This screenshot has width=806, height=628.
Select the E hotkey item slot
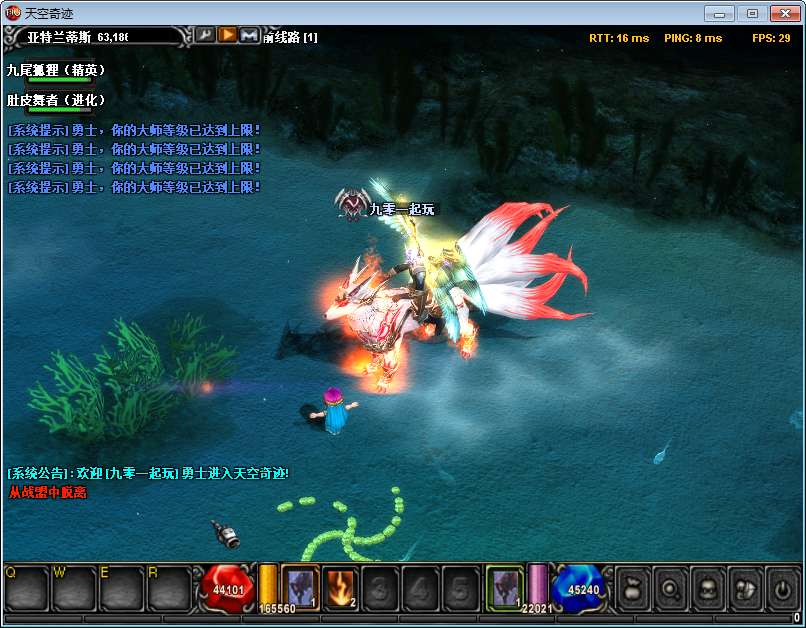click(121, 588)
